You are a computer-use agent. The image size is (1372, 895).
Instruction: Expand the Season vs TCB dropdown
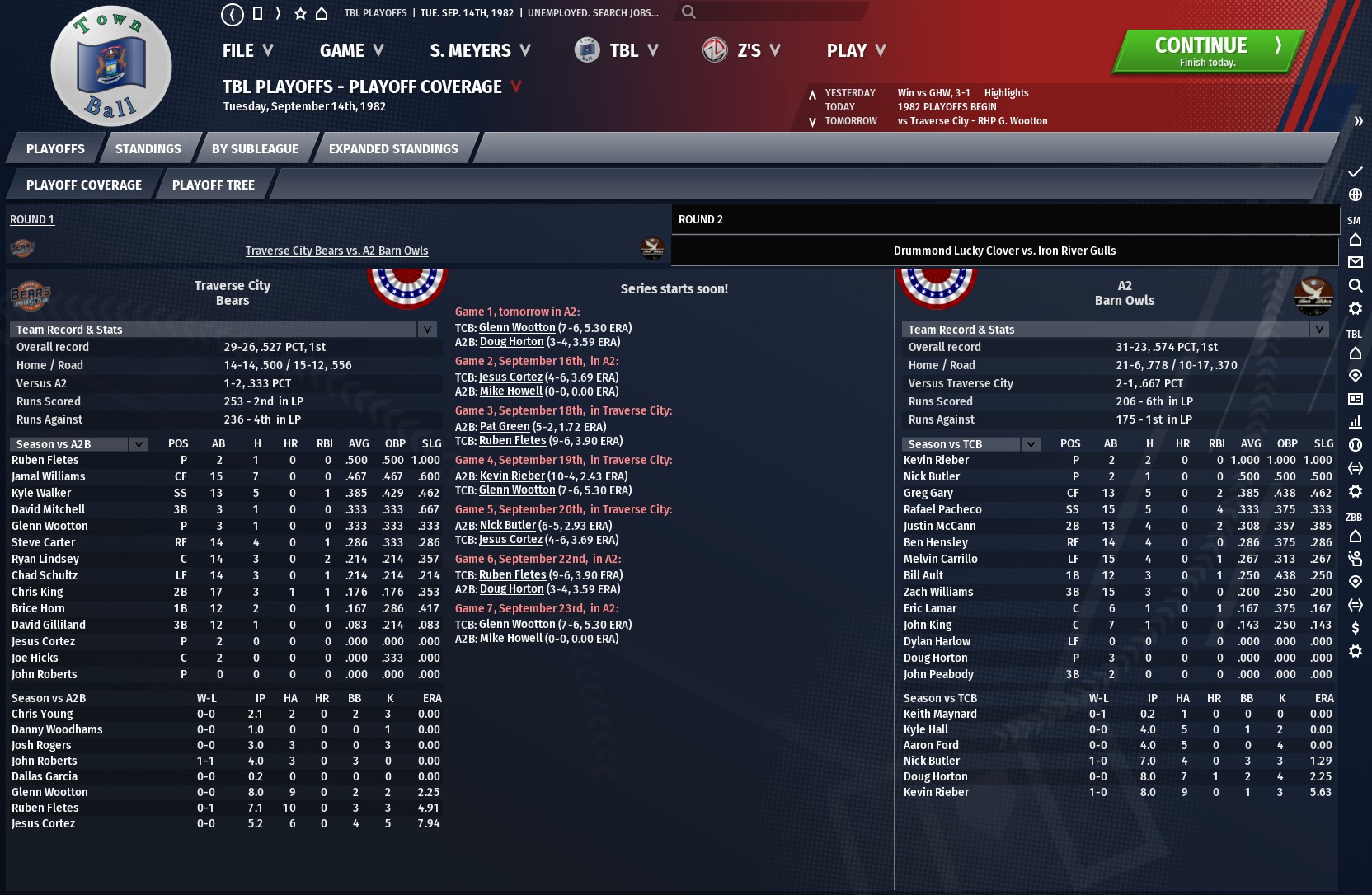pyautogui.click(x=1031, y=444)
